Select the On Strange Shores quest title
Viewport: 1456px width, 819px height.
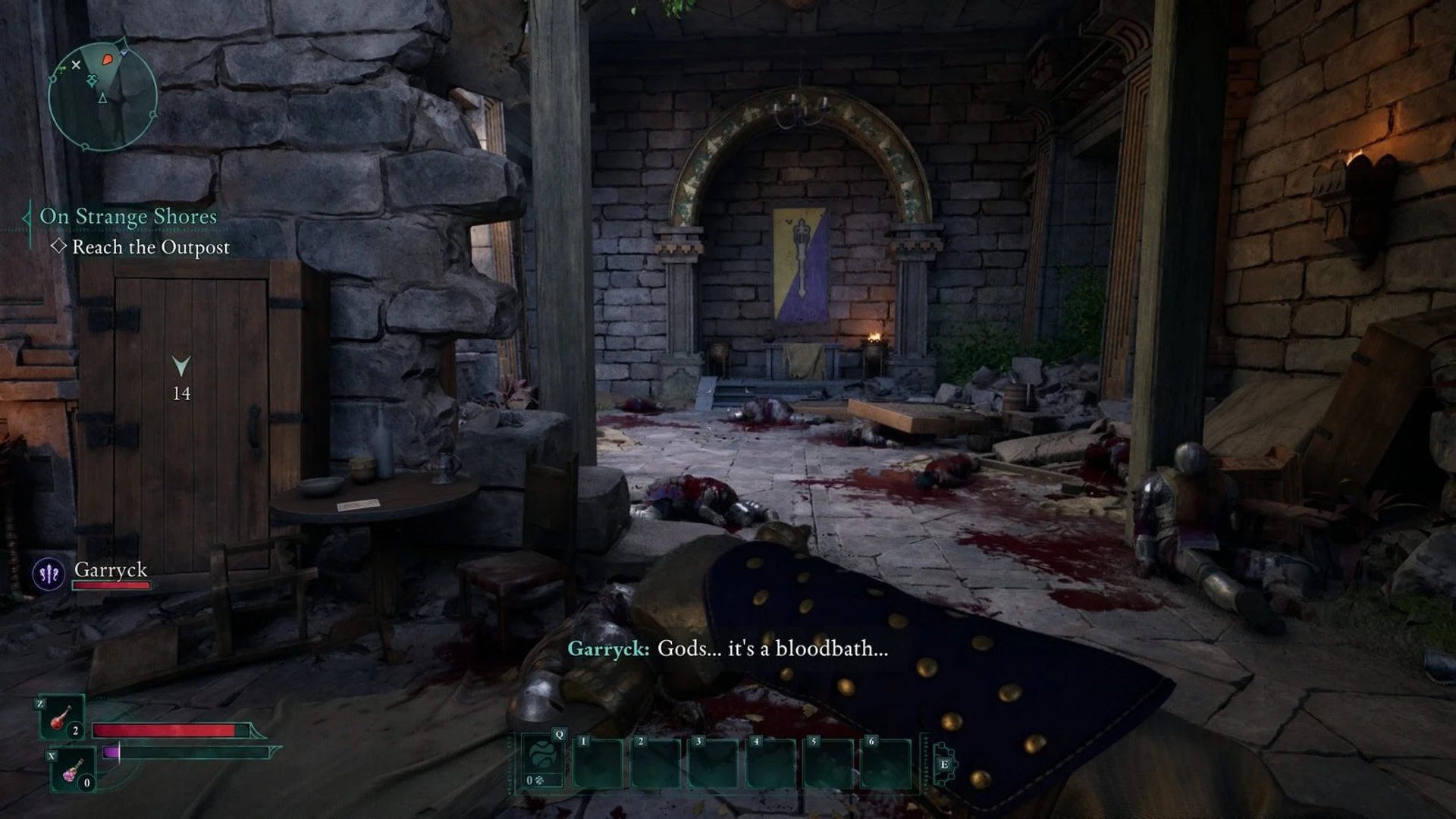pyautogui.click(x=128, y=217)
